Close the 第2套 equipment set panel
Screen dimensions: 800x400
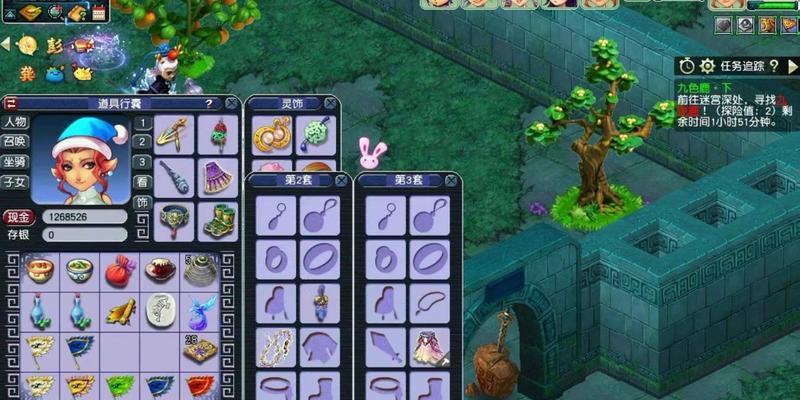342,181
